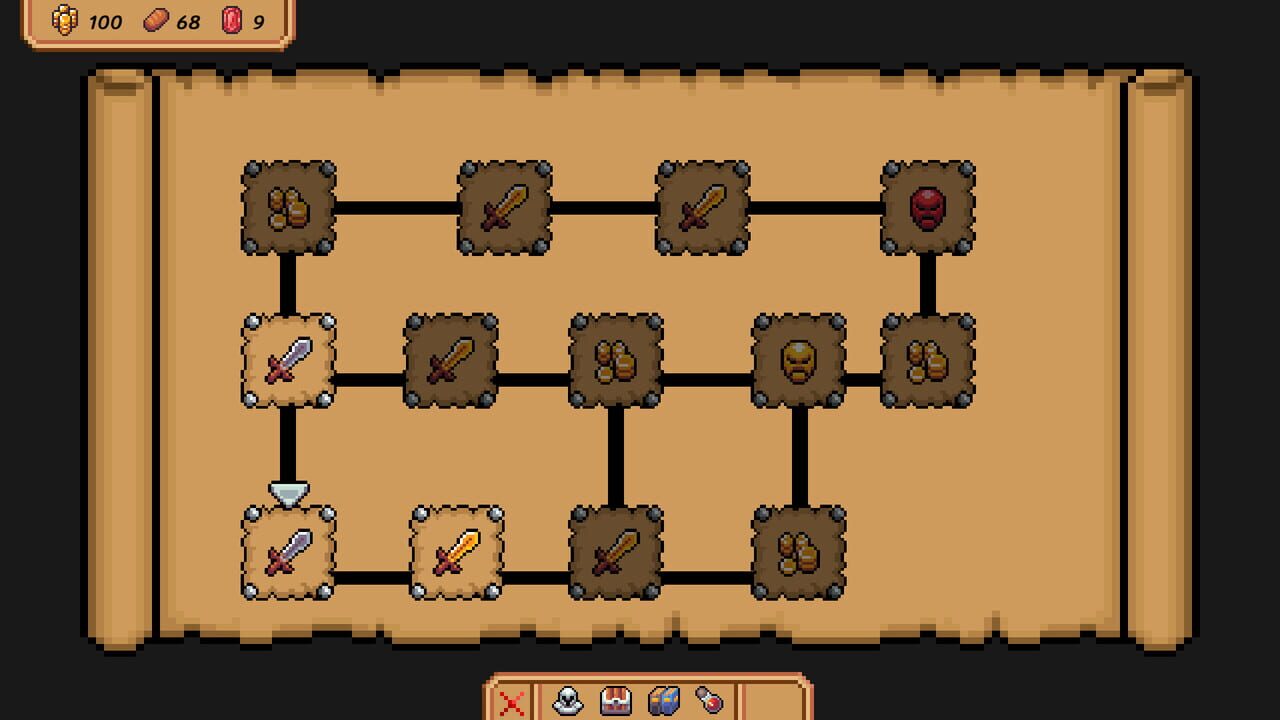1280x720 pixels.
Task: Select the second sword node on top row
Action: coord(506,207)
